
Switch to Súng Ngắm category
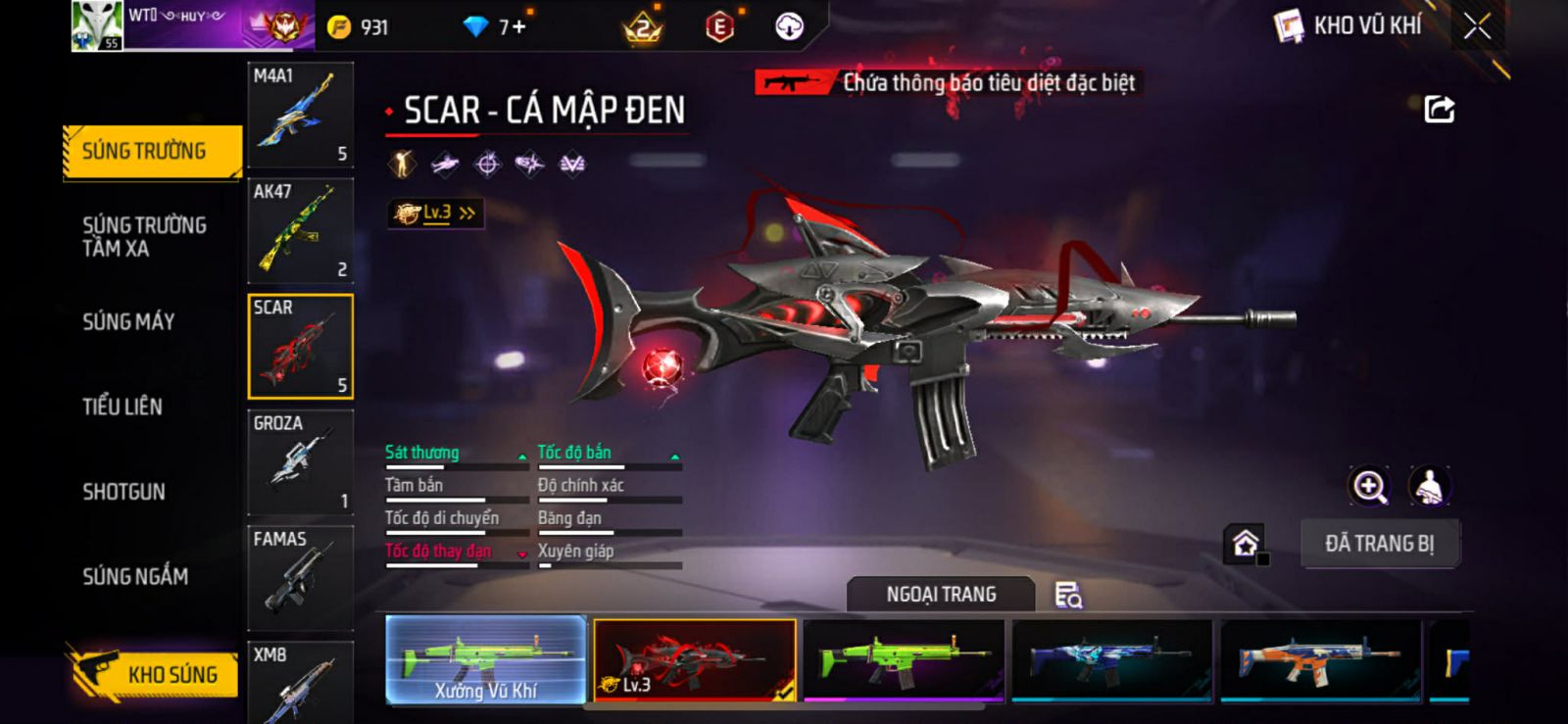pyautogui.click(x=135, y=577)
